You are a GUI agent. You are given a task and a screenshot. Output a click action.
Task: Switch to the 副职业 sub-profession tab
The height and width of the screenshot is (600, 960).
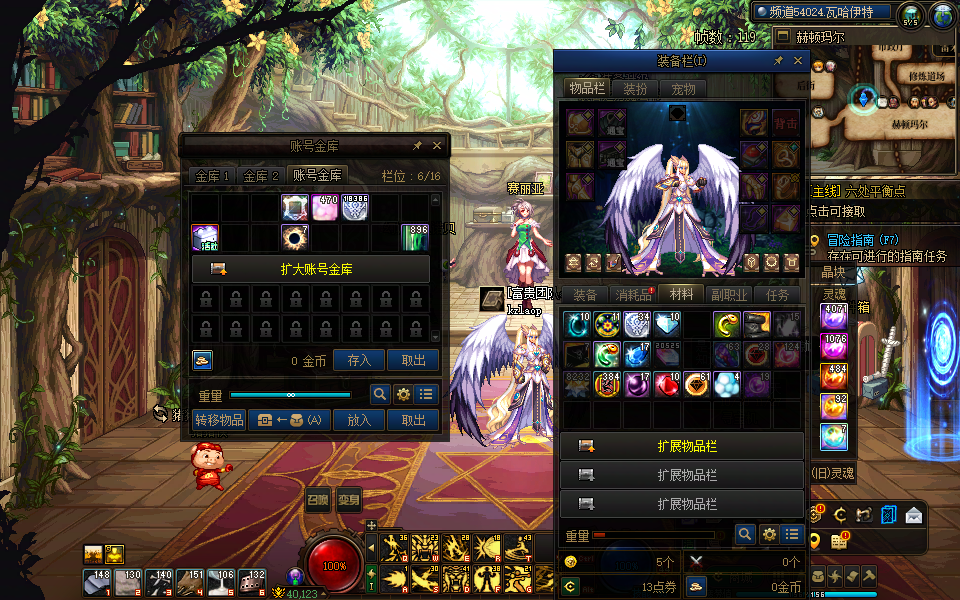[729, 295]
